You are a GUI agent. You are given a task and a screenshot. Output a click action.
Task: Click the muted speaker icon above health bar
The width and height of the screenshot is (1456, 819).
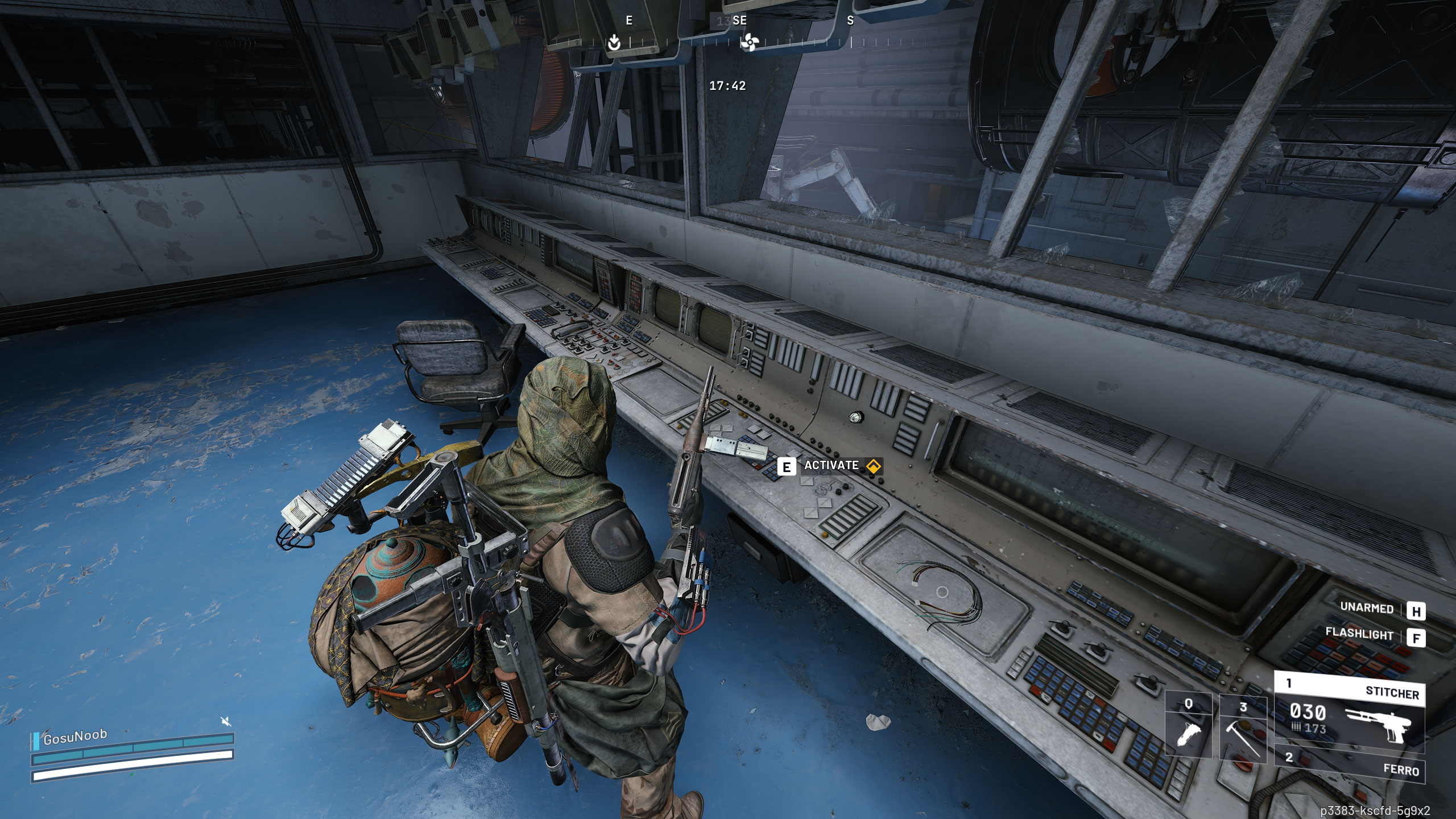(226, 722)
